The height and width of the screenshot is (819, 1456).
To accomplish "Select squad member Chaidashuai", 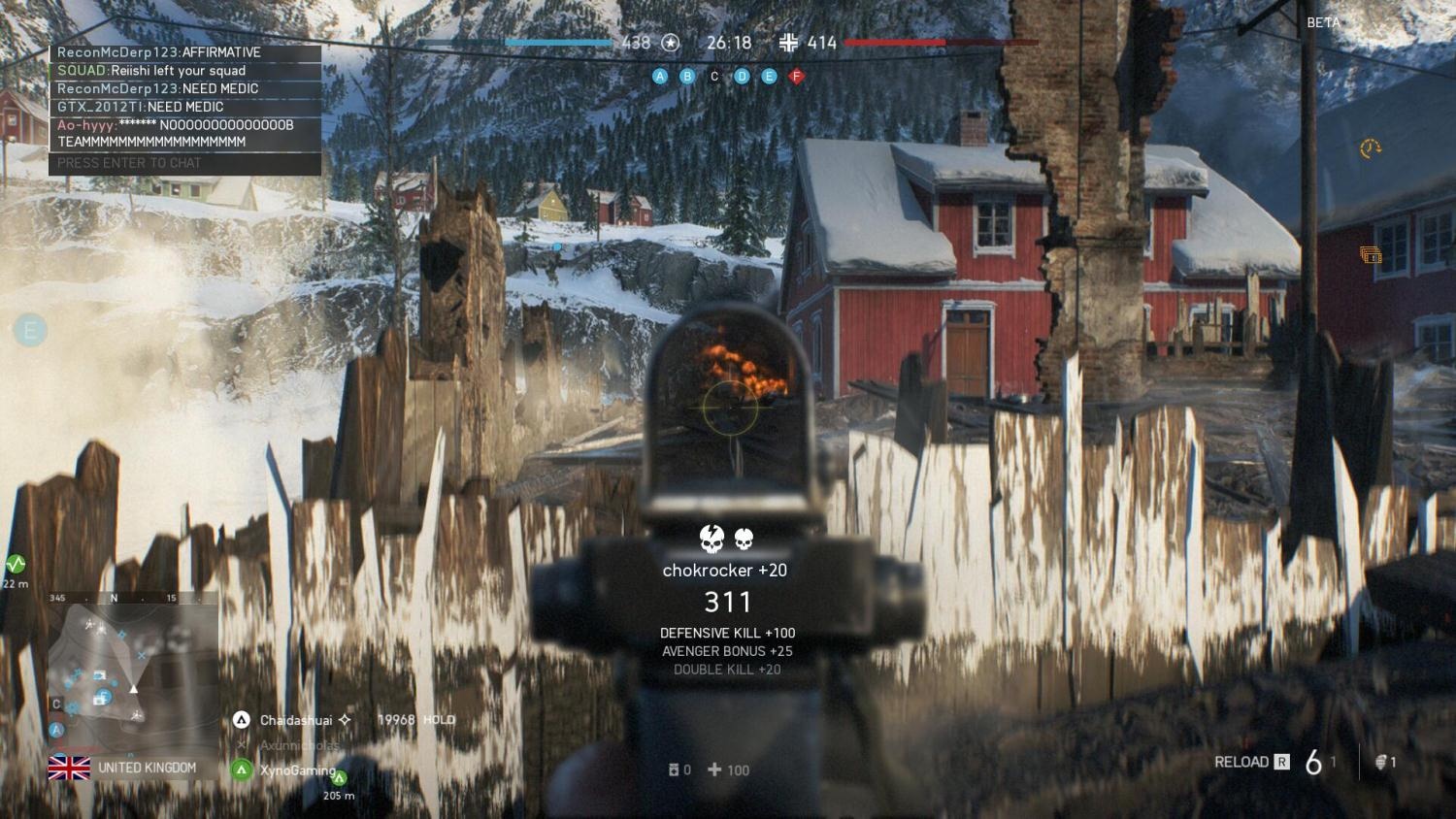I will pos(295,720).
